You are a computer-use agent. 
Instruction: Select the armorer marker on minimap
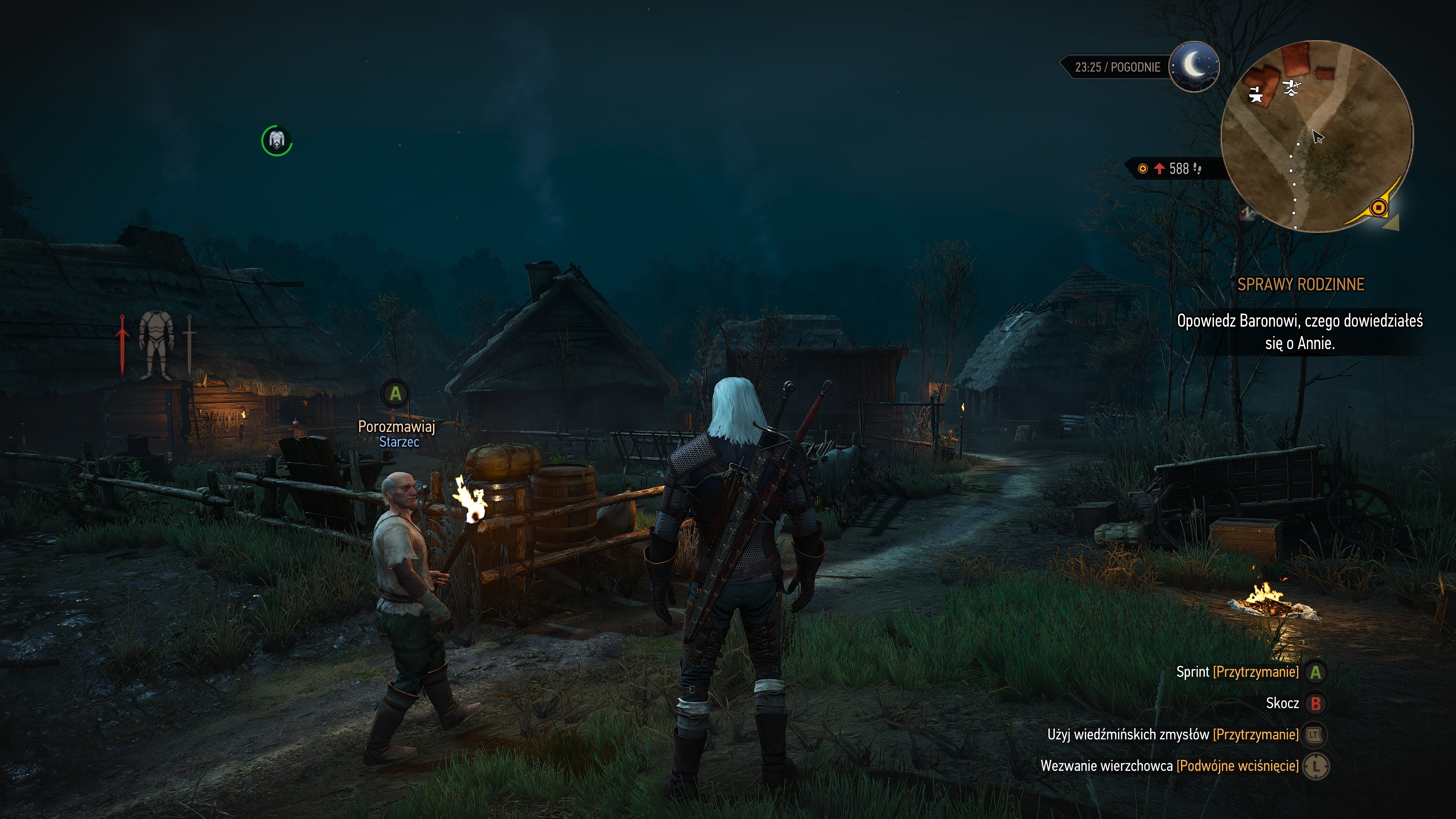pyautogui.click(x=1291, y=88)
